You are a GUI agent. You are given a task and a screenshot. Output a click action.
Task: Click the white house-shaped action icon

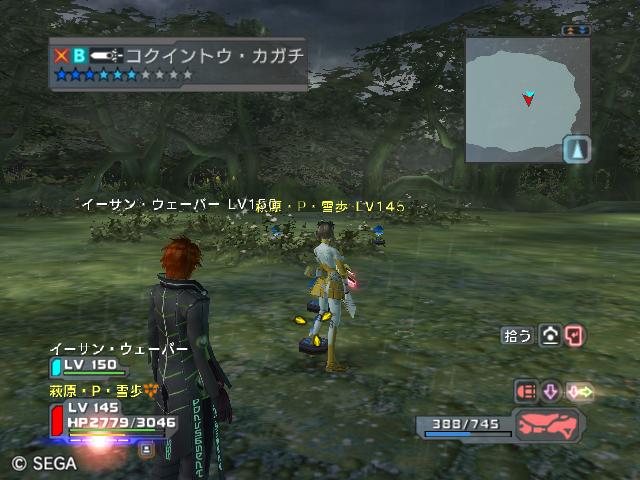[550, 336]
